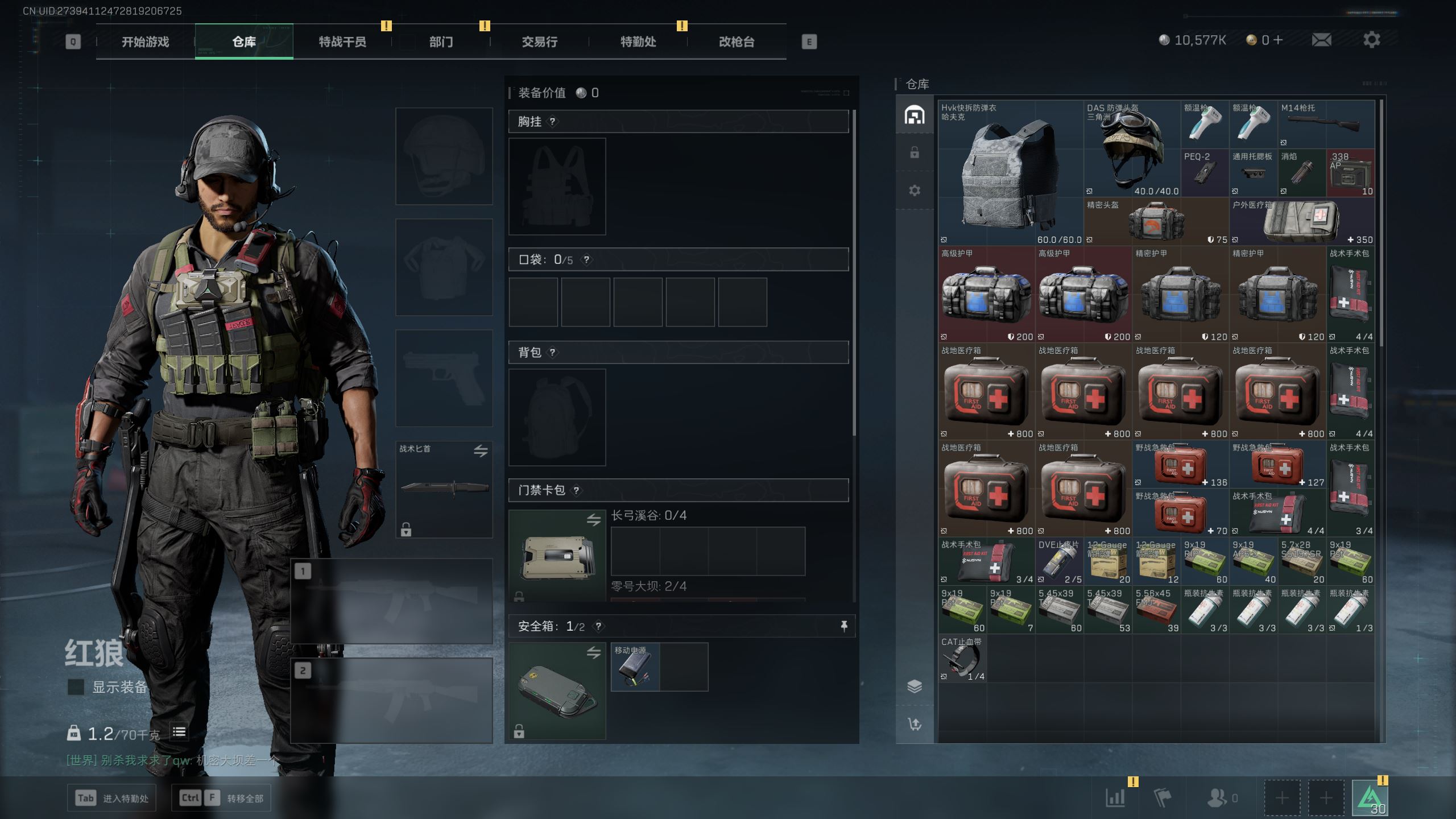Select the 特勤处 tab

pyautogui.click(x=638, y=42)
